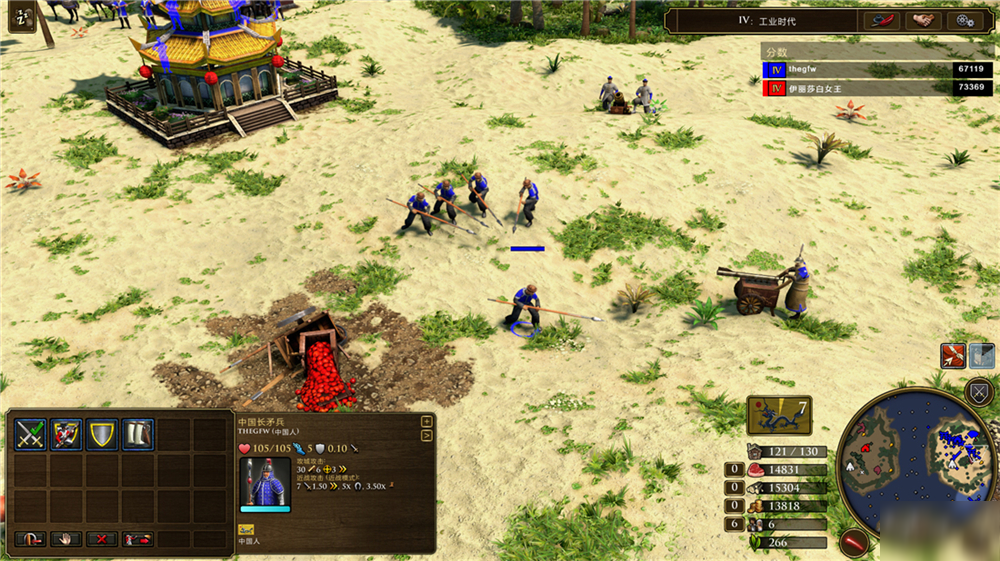Click the crossed swords shield button near minimap
This screenshot has width=1000, height=561.
pyautogui.click(x=979, y=392)
